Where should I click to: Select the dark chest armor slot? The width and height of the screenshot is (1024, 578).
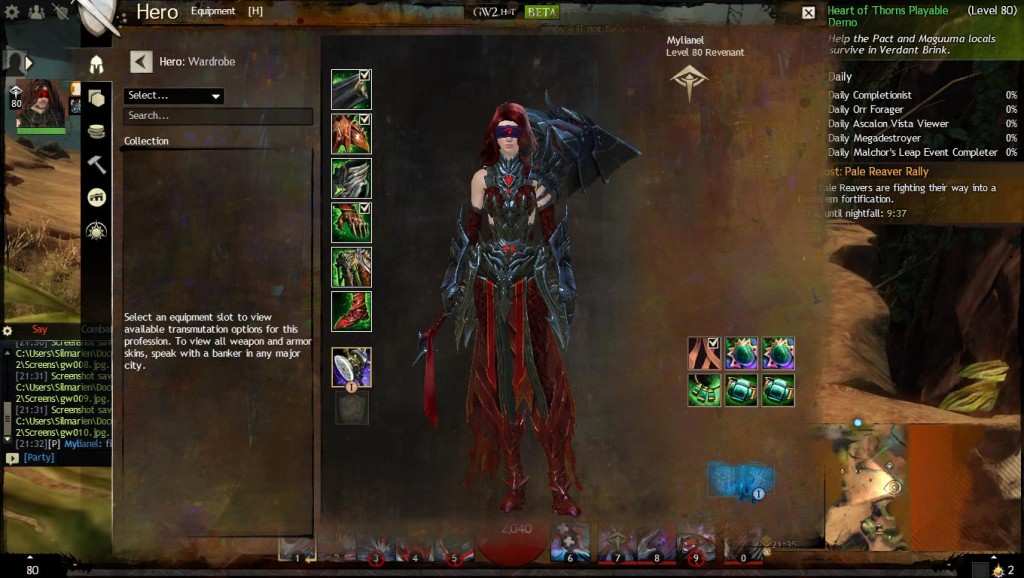click(x=351, y=178)
